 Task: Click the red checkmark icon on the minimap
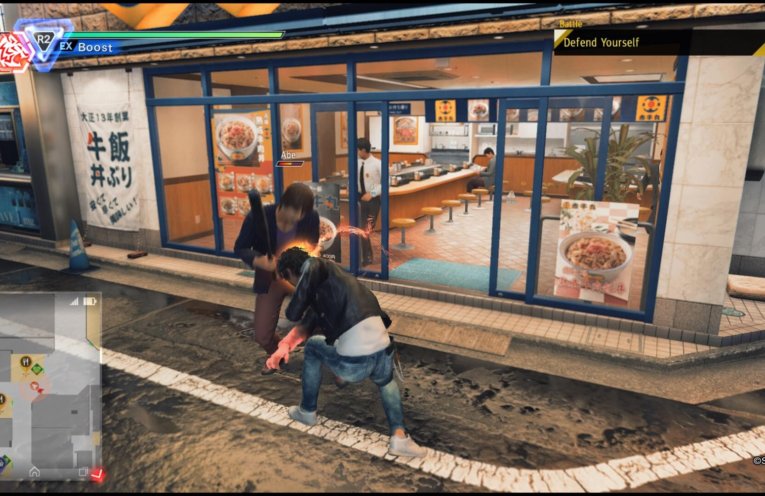[x=98, y=475]
